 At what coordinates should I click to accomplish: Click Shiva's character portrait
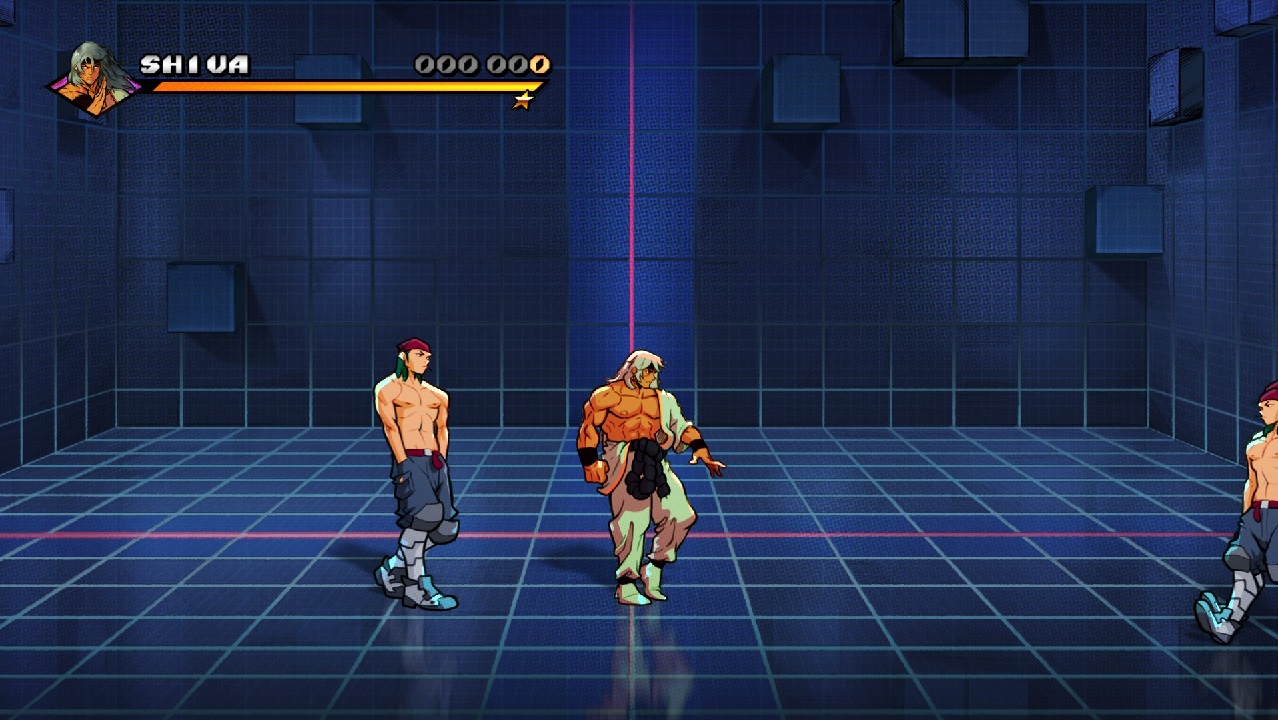(97, 77)
